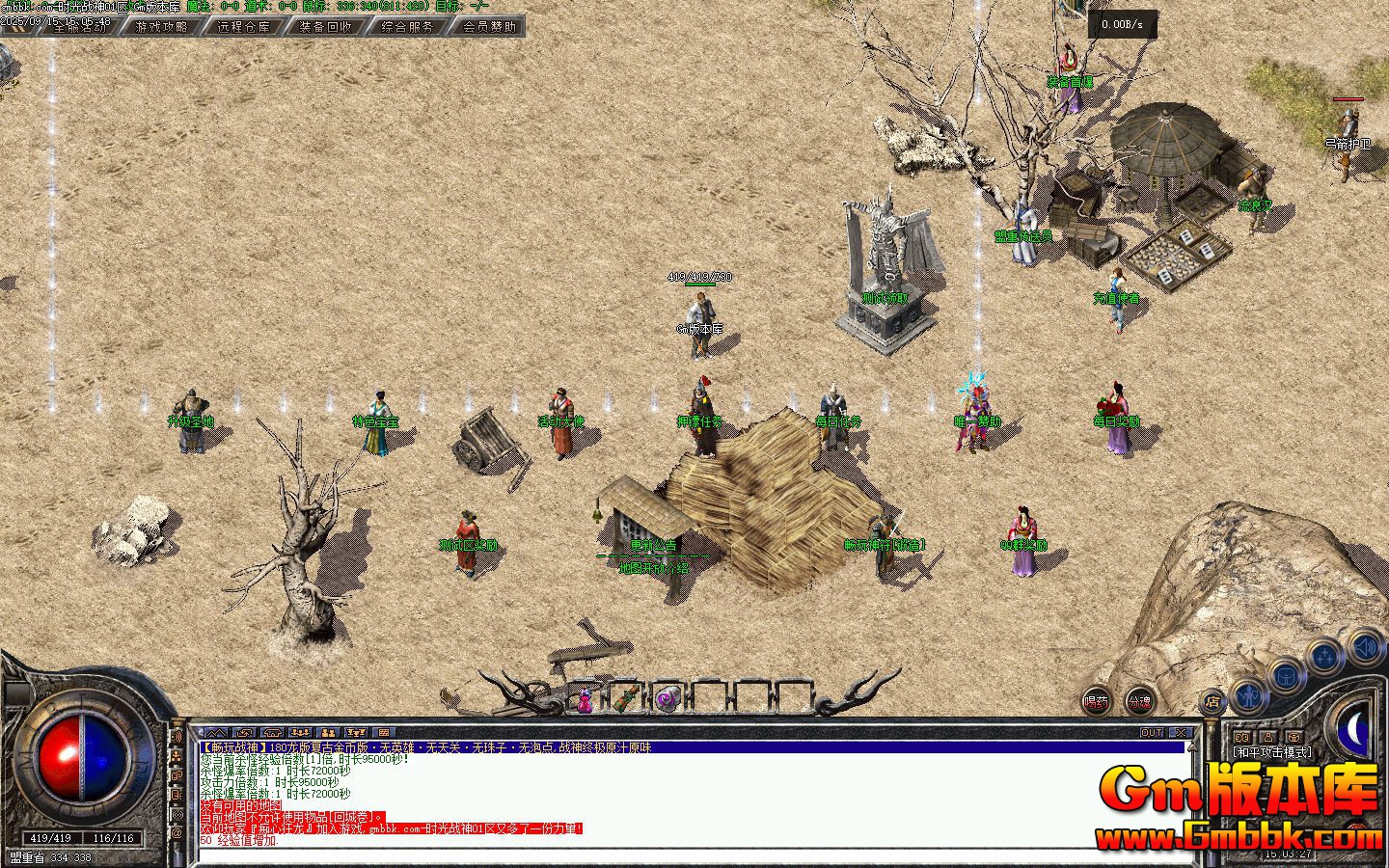Open the character equipment icon
Viewport: 1389px width, 868px height.
pyautogui.click(x=1249, y=693)
